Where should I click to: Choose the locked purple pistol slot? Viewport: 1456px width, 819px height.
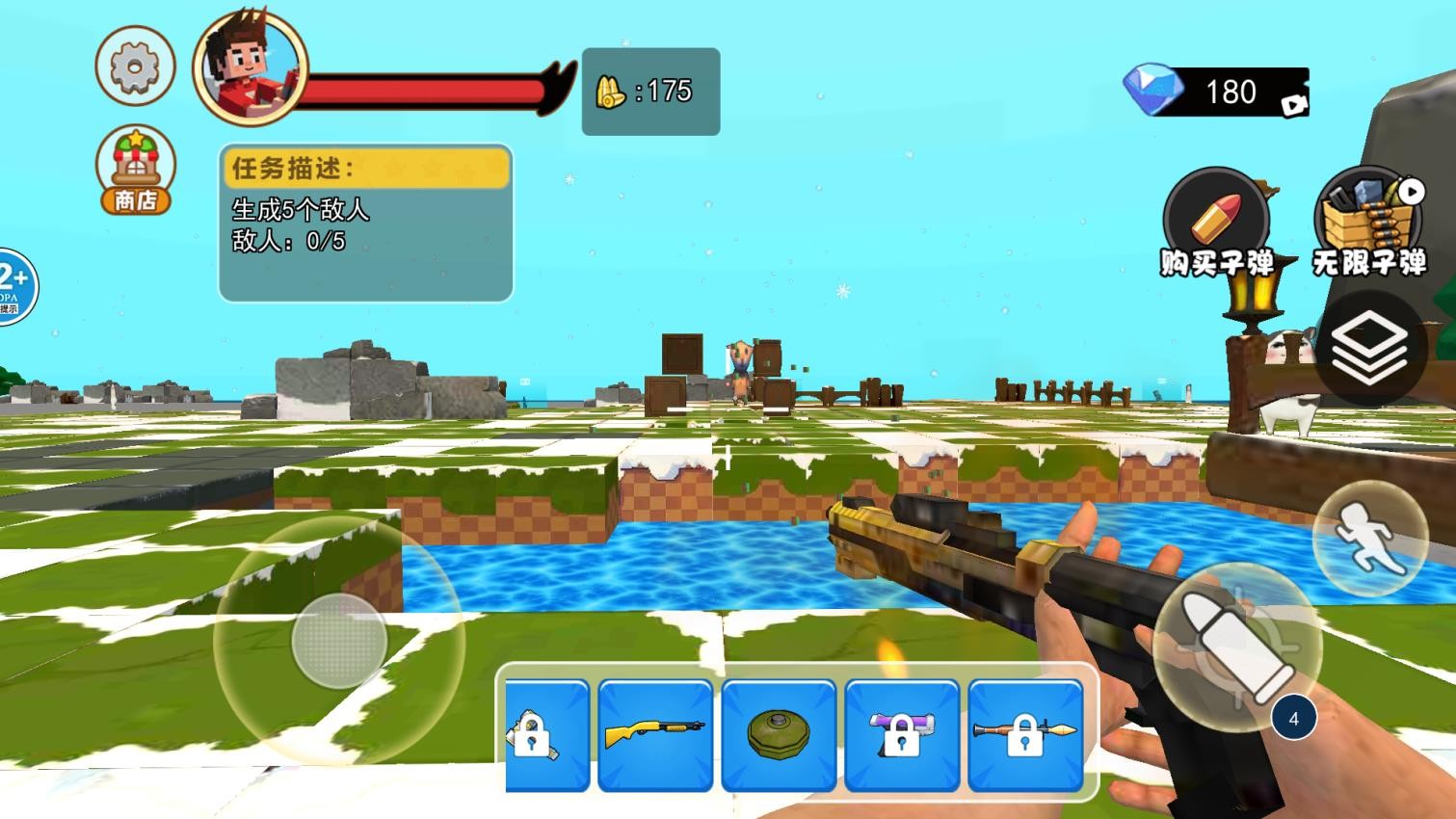pos(902,734)
